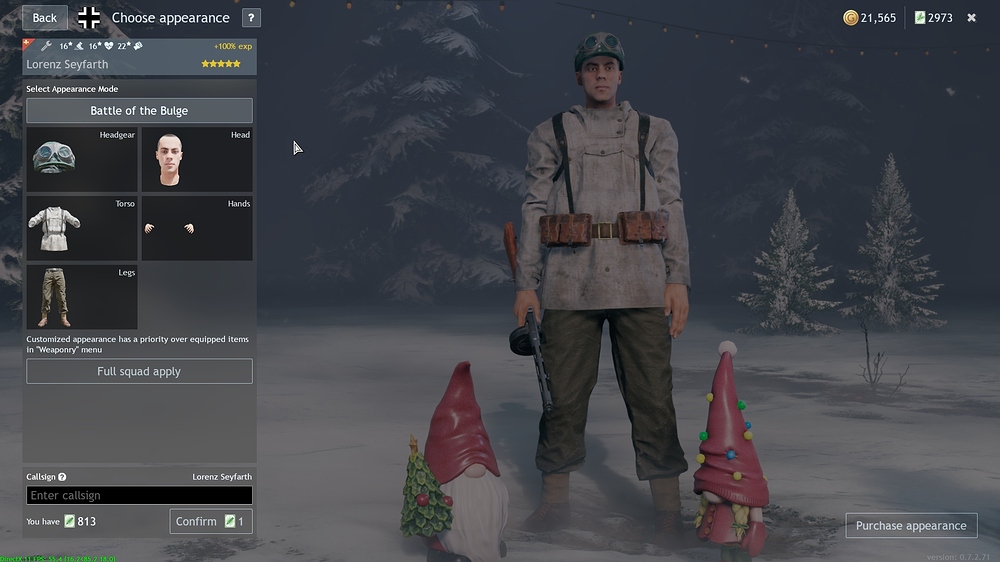This screenshot has width=1000, height=562.
Task: Open the Legs appearance slot
Action: coord(82,297)
